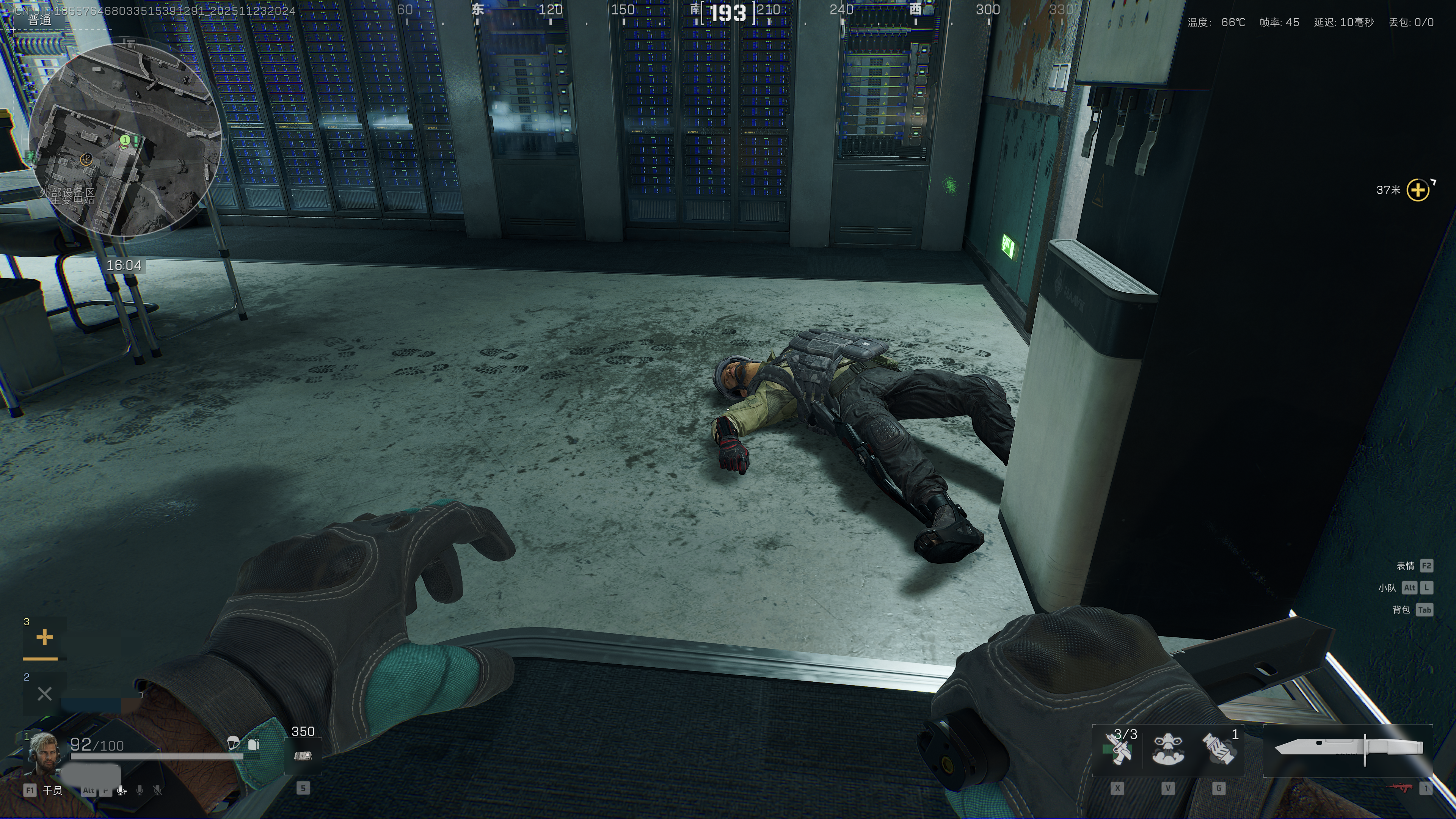This screenshot has width=1456, height=819.
Task: Click the helmet status icon
Action: point(232,743)
